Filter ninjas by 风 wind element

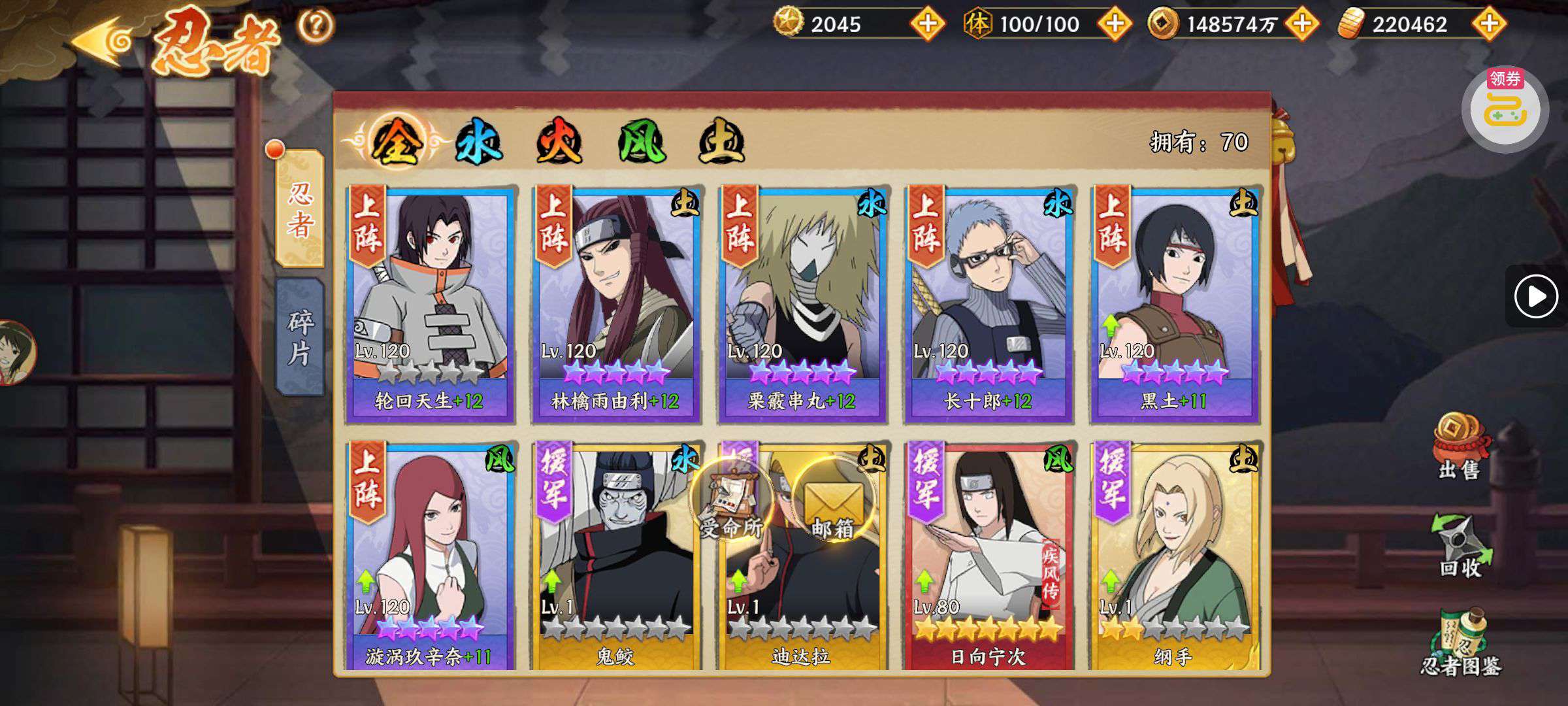641,142
